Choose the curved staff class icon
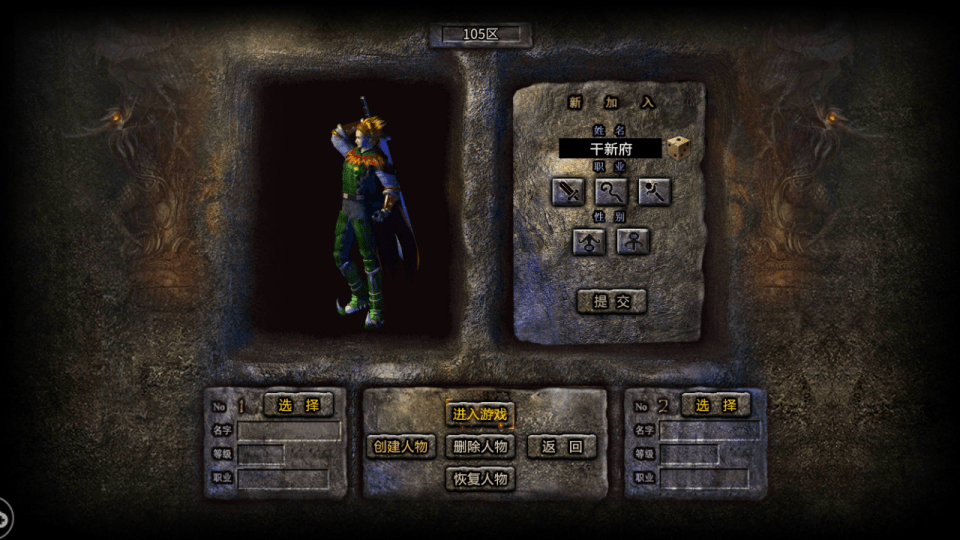960x540 pixels. [x=611, y=191]
